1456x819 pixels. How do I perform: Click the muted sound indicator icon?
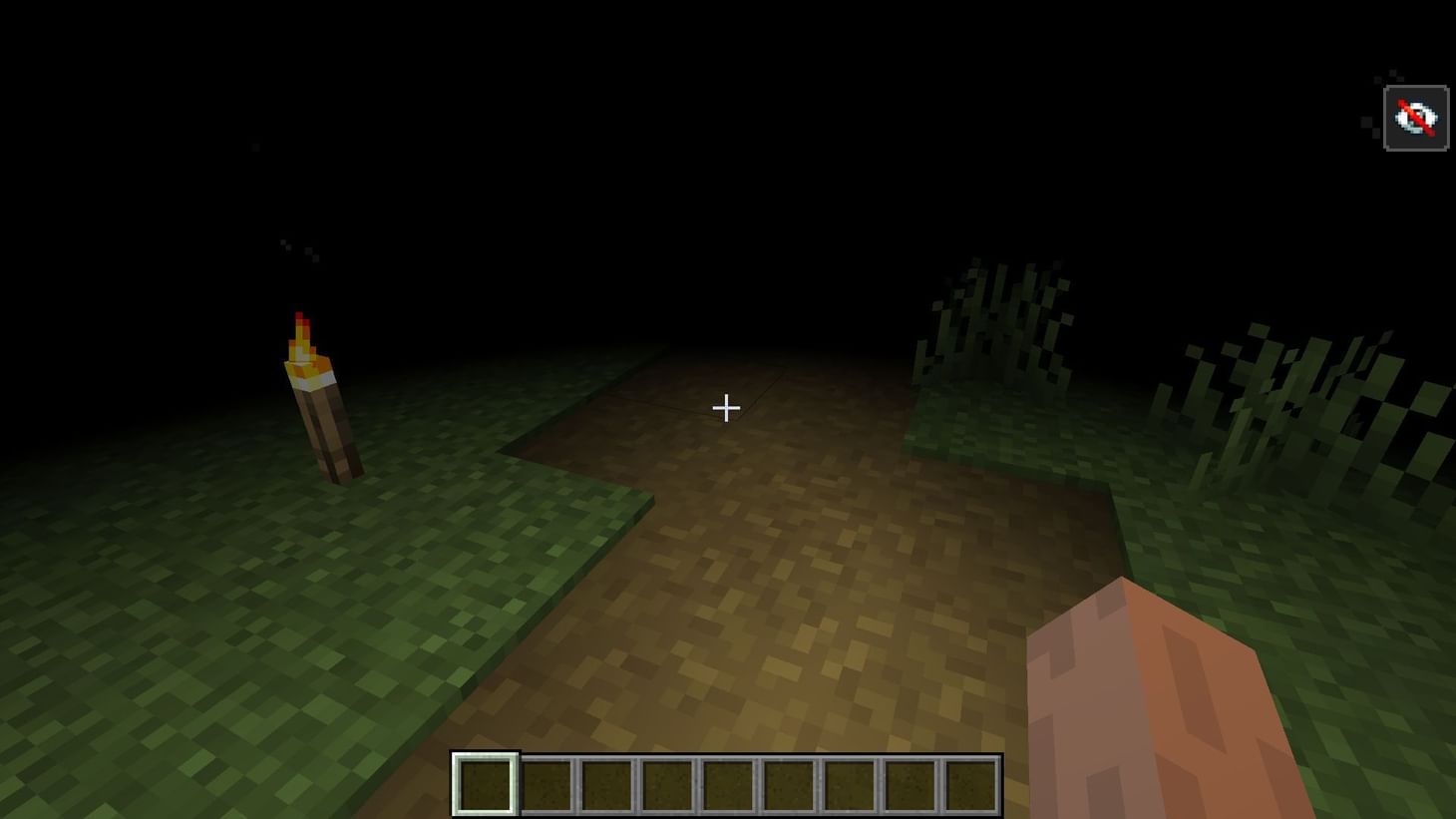(x=1415, y=116)
